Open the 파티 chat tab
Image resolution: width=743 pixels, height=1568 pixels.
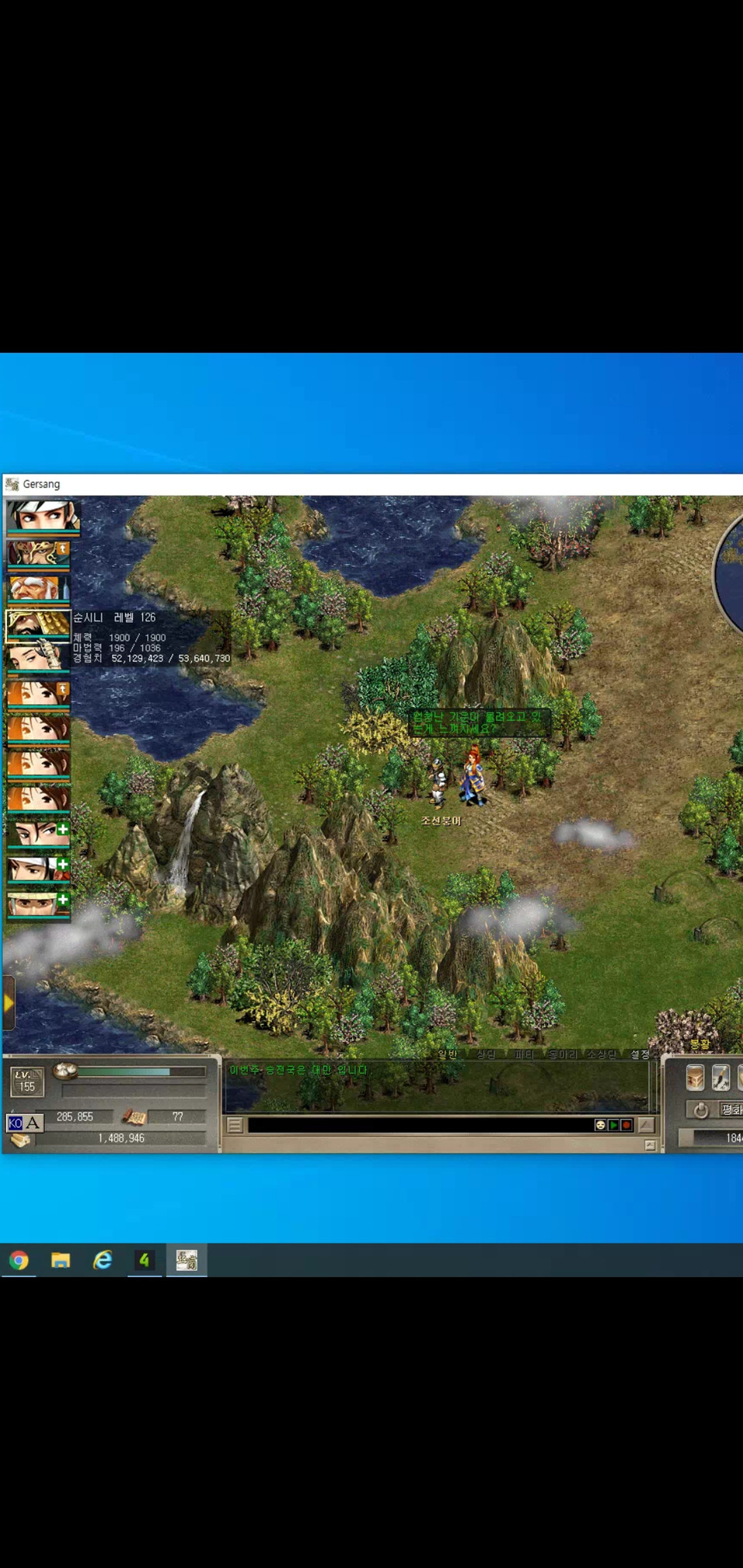(x=524, y=1054)
